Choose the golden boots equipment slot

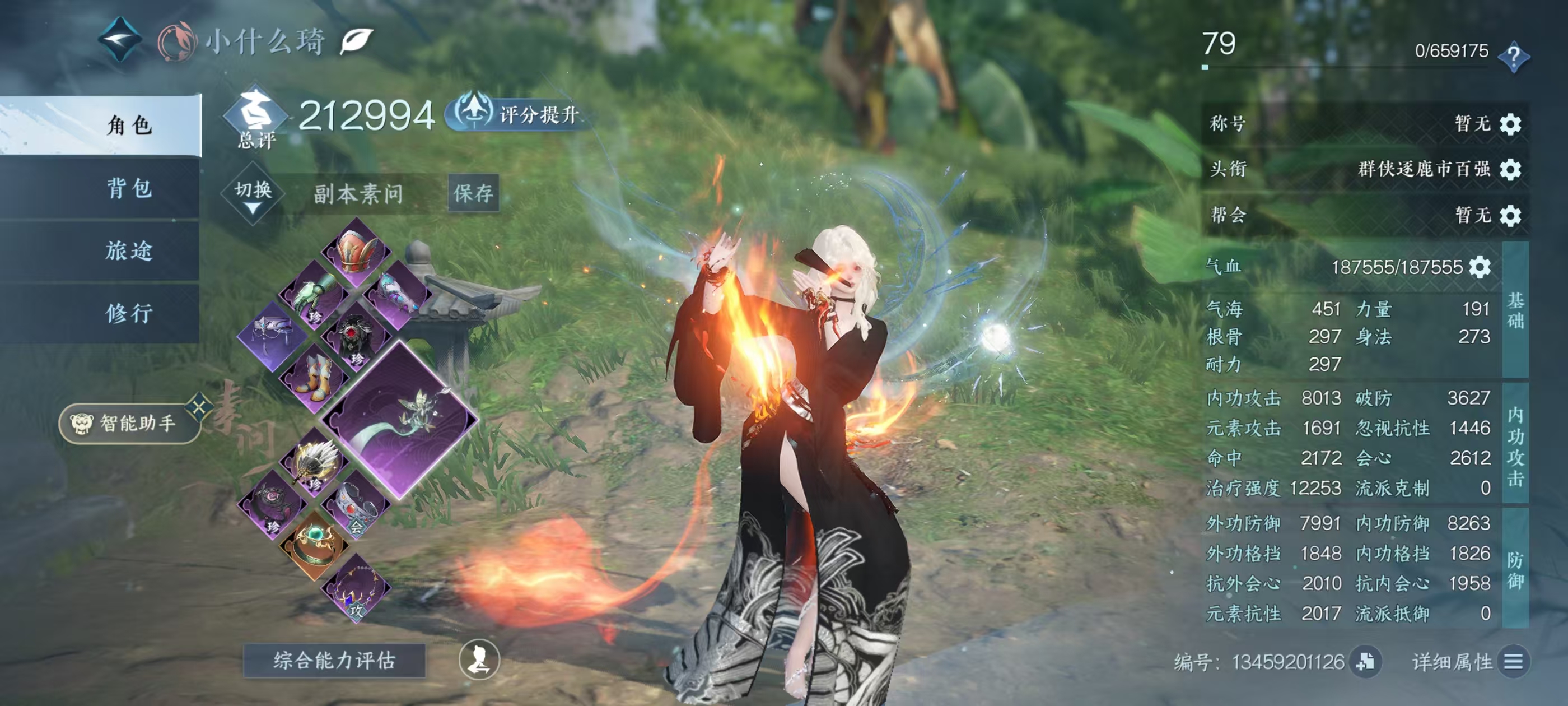pos(314,378)
